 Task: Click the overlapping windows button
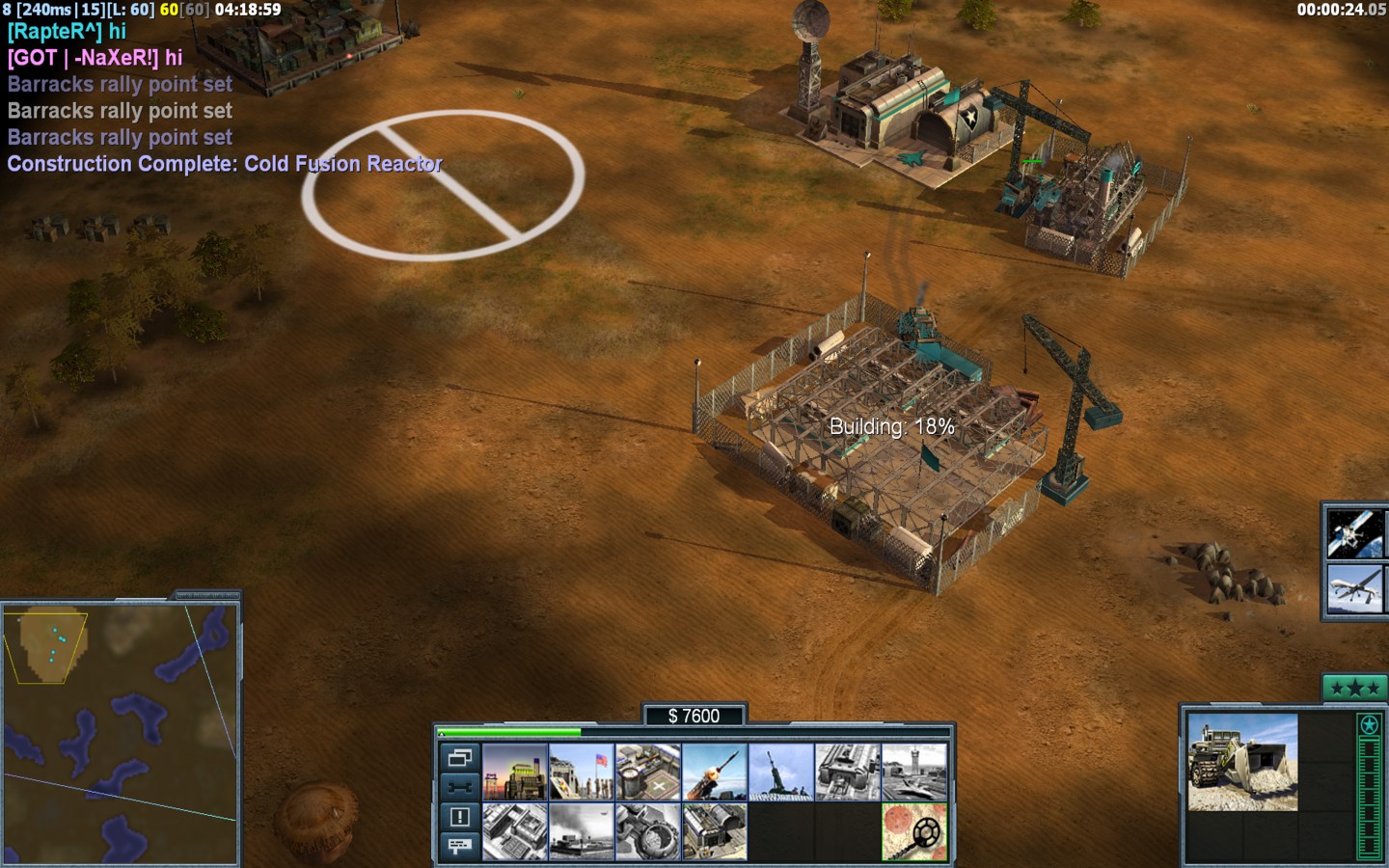pos(459,757)
